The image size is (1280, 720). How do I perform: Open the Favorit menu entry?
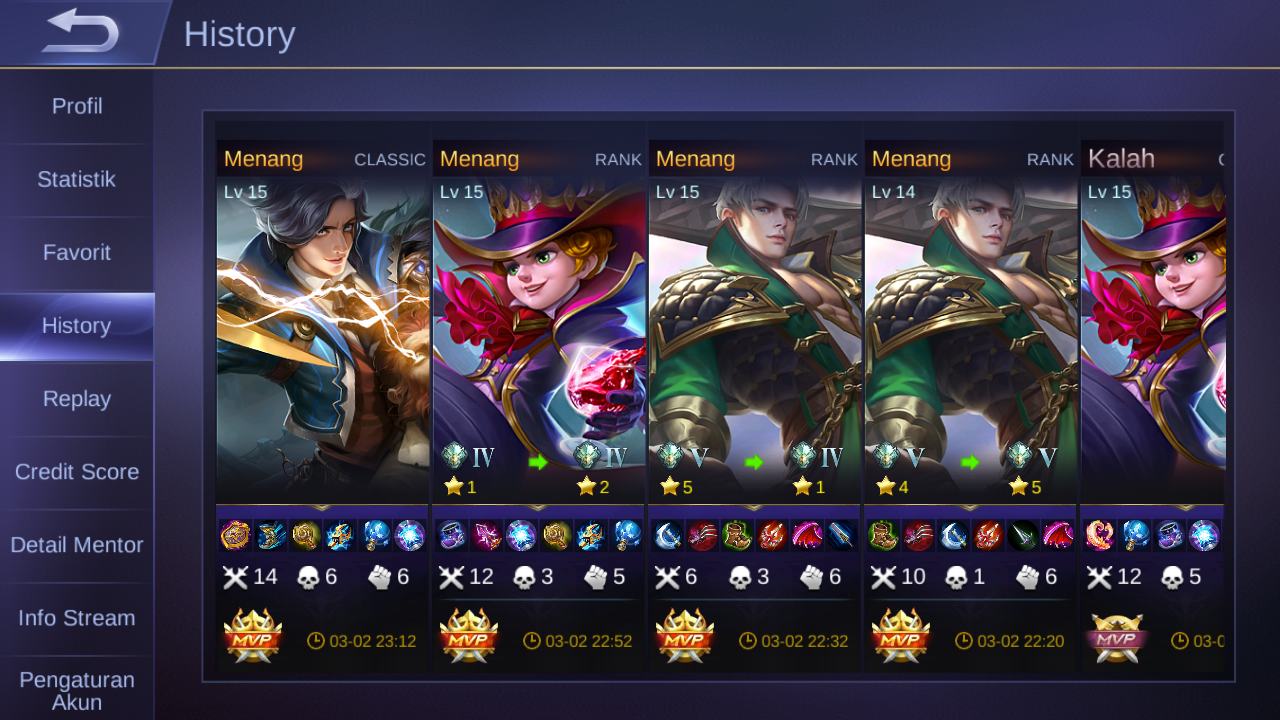click(76, 252)
